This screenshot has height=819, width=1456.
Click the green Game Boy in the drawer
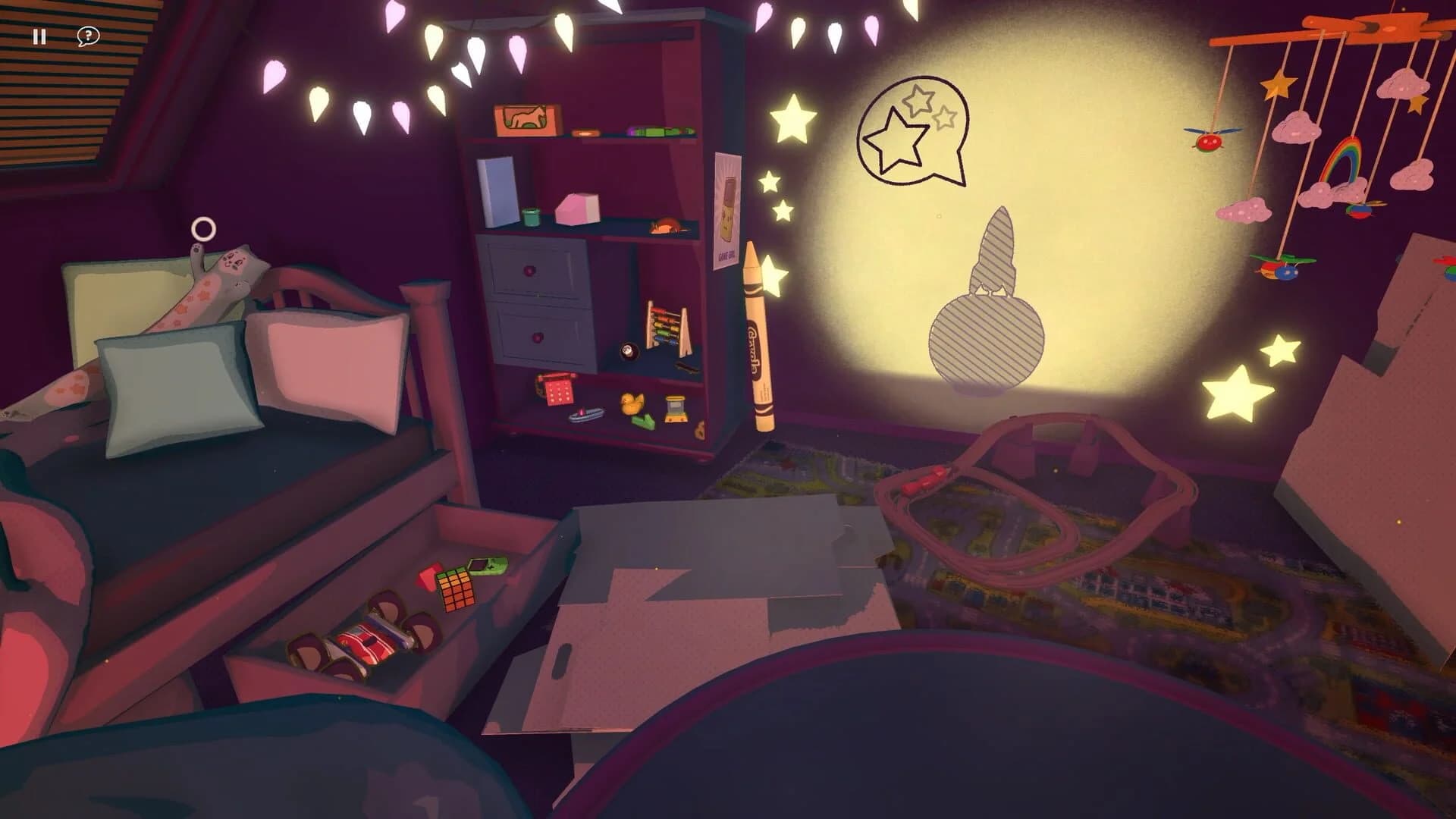487,566
